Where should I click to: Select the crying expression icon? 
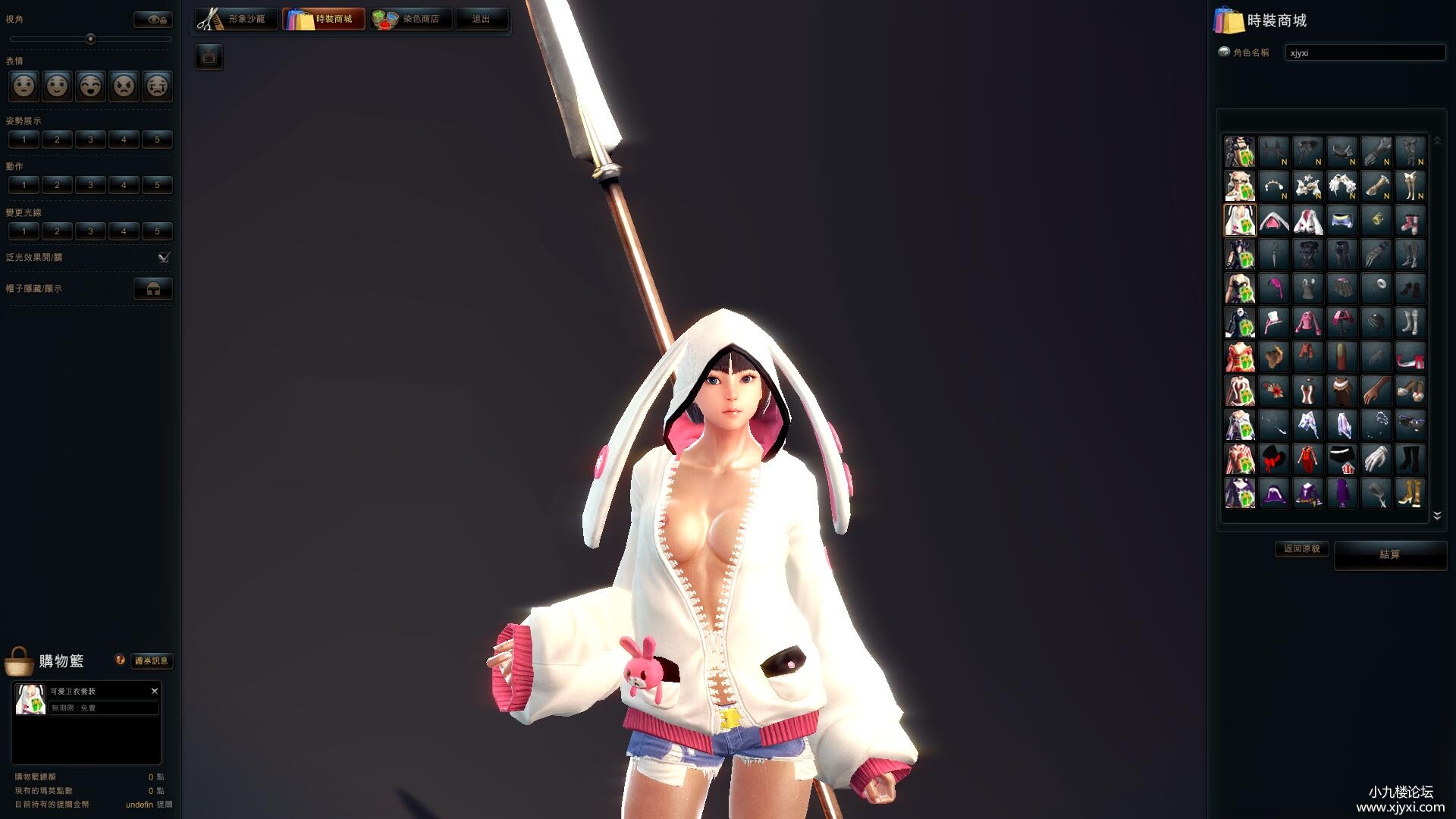(157, 86)
